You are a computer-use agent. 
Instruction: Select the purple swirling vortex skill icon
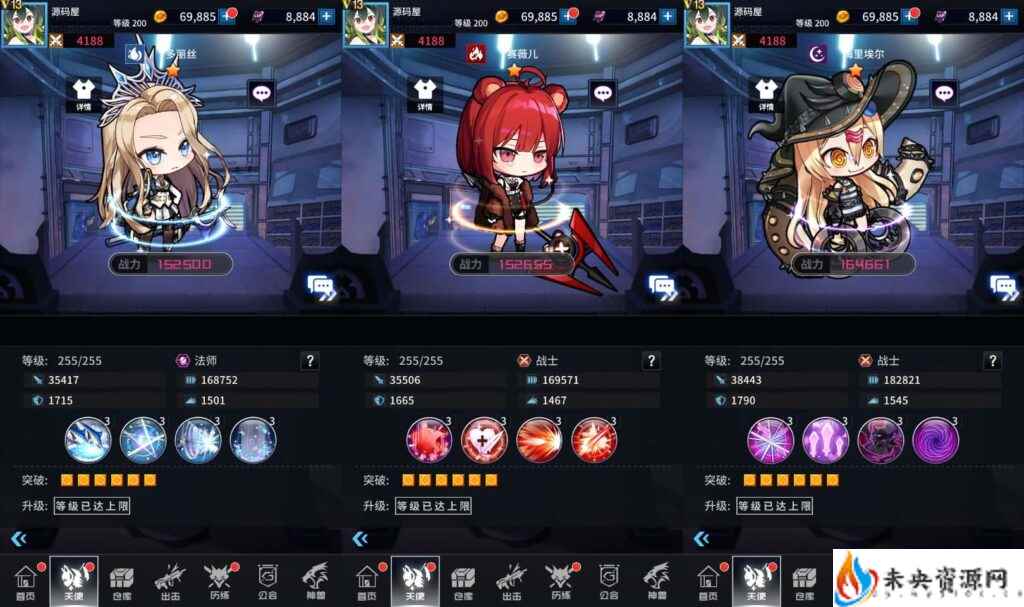click(935, 439)
